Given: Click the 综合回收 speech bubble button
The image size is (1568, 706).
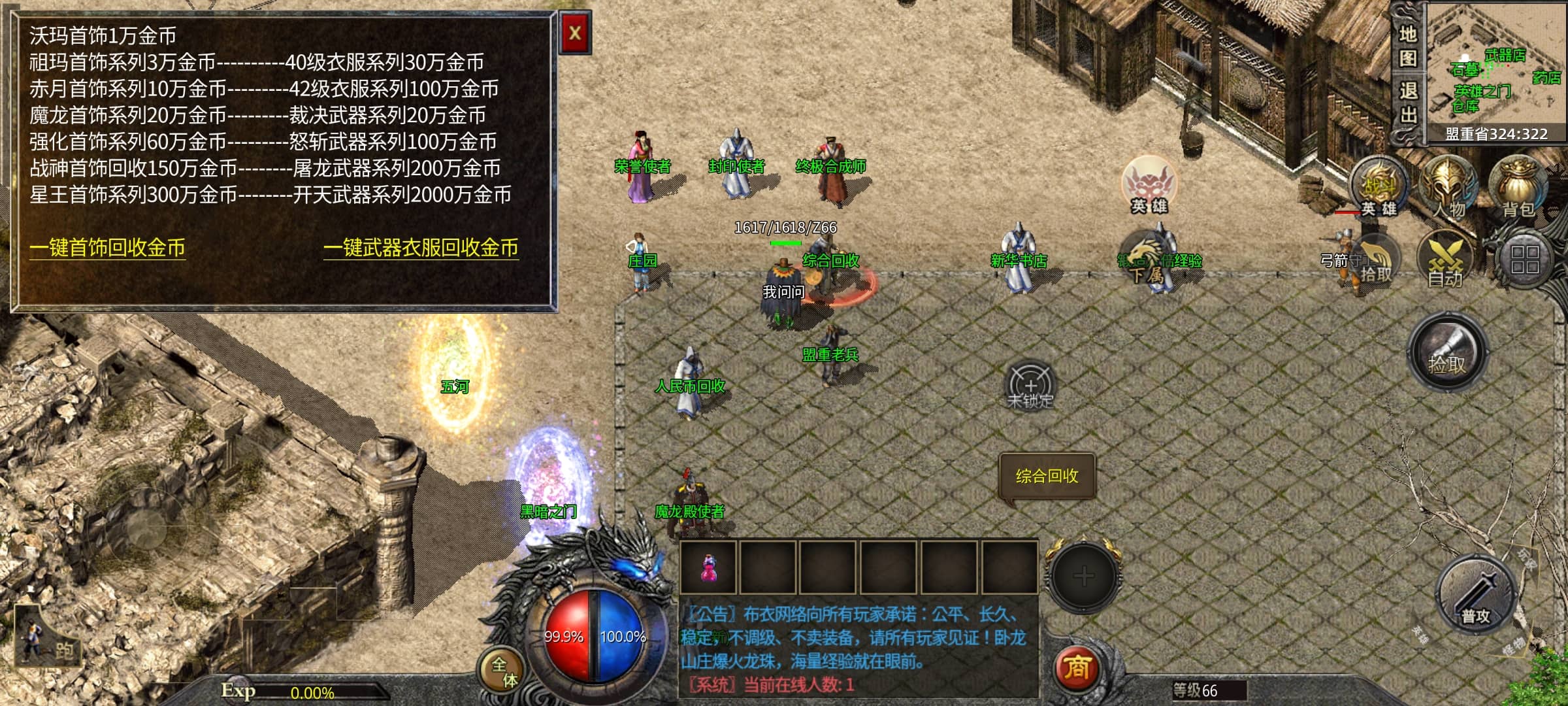Looking at the screenshot, I should click(x=1047, y=476).
